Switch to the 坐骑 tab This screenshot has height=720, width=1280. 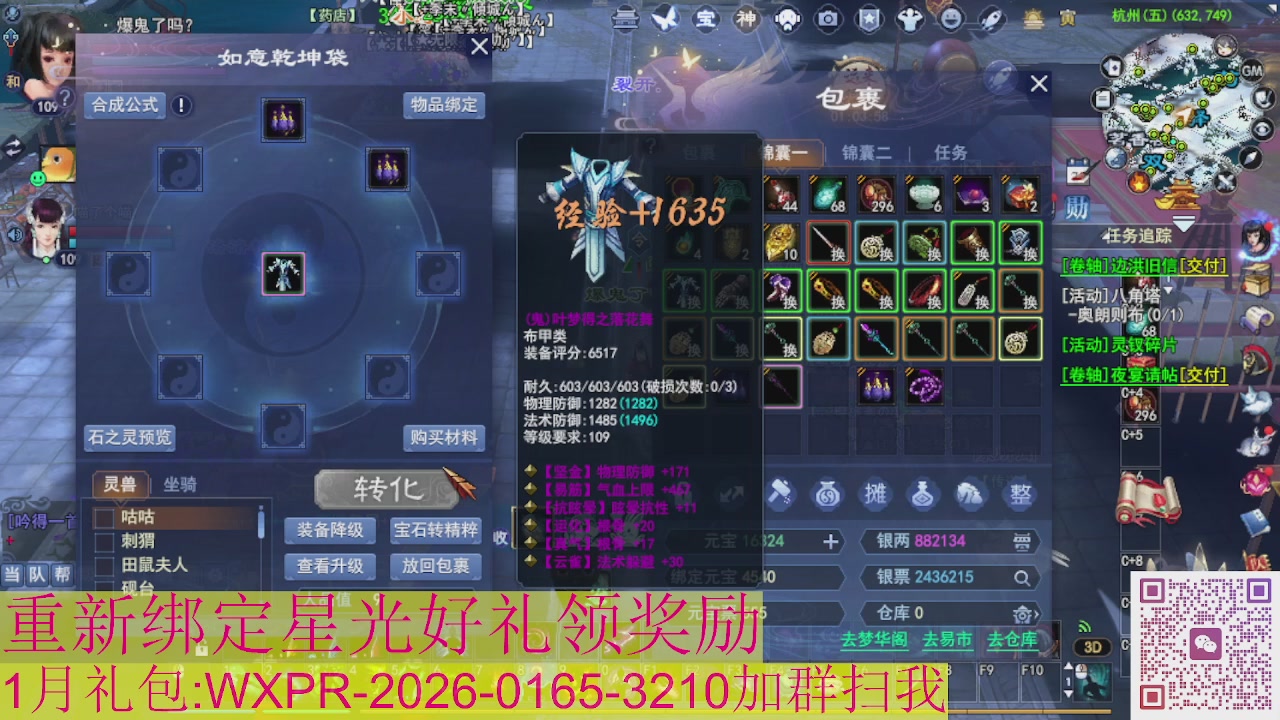[180, 485]
